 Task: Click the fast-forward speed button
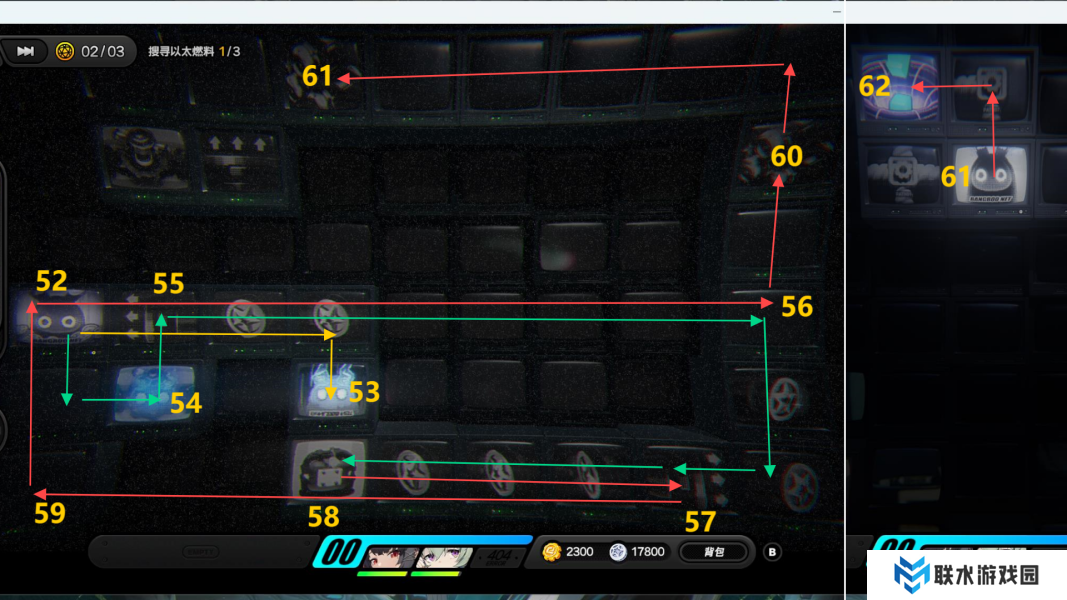26,51
